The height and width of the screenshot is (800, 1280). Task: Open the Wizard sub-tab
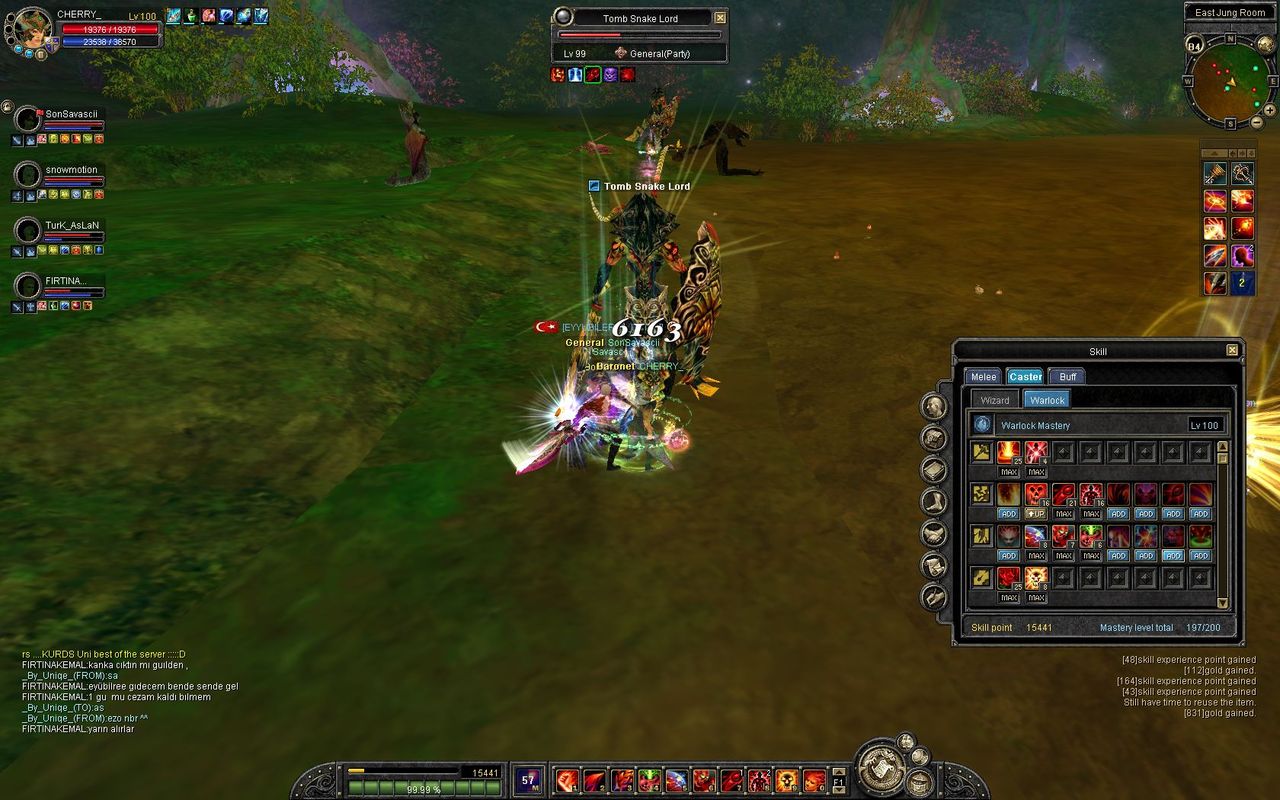(x=995, y=400)
